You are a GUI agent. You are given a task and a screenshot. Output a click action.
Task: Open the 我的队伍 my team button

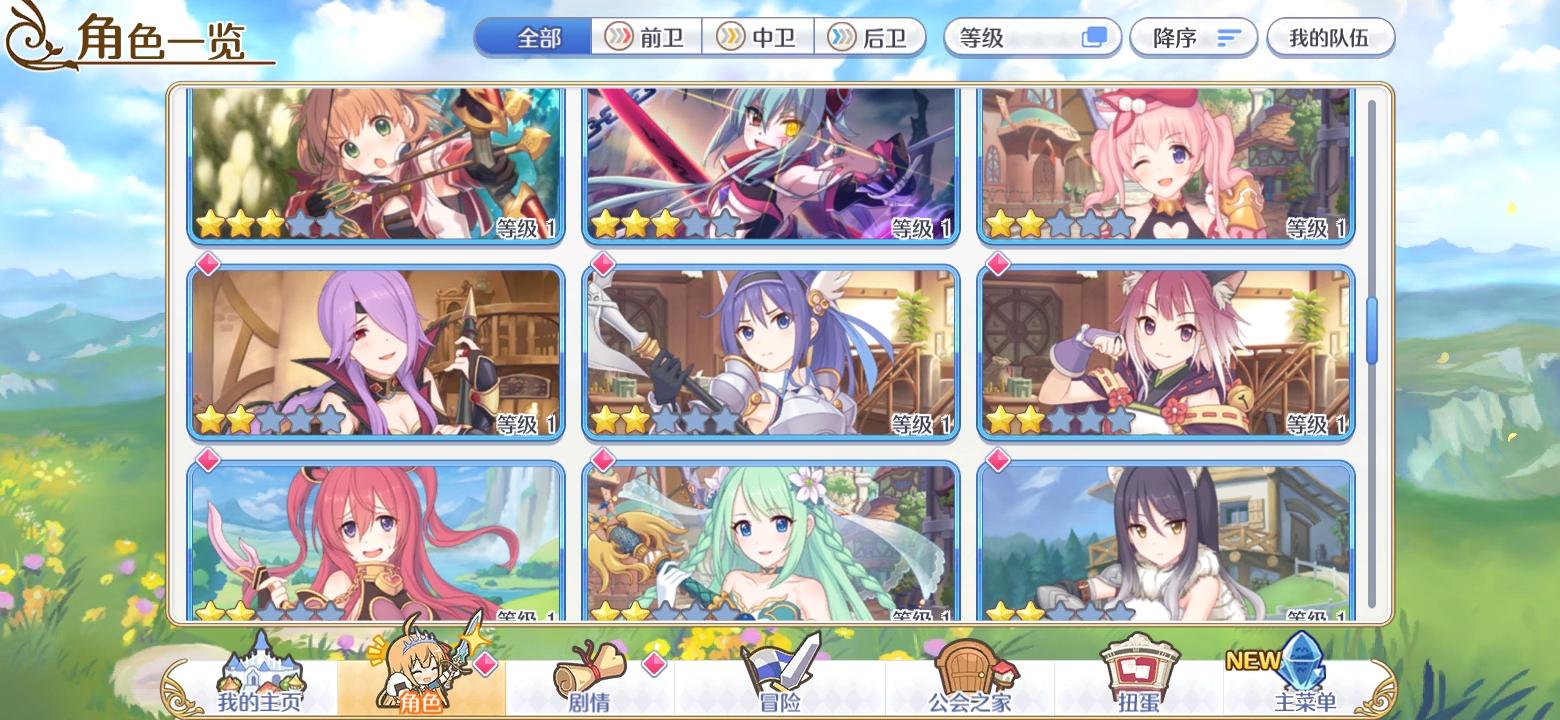pyautogui.click(x=1332, y=37)
